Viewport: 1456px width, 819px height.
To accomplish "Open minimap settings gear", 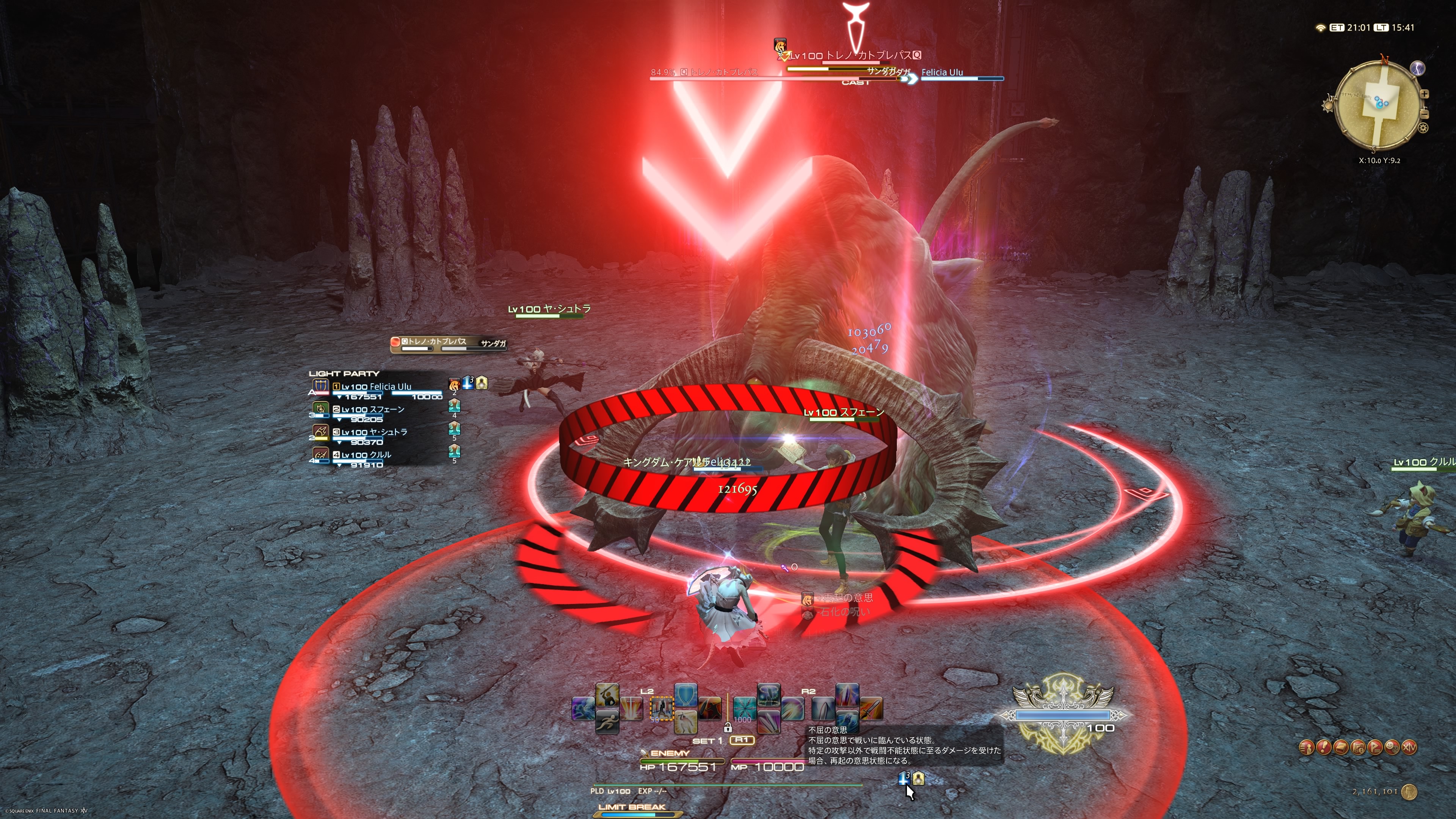I will point(1423,128).
